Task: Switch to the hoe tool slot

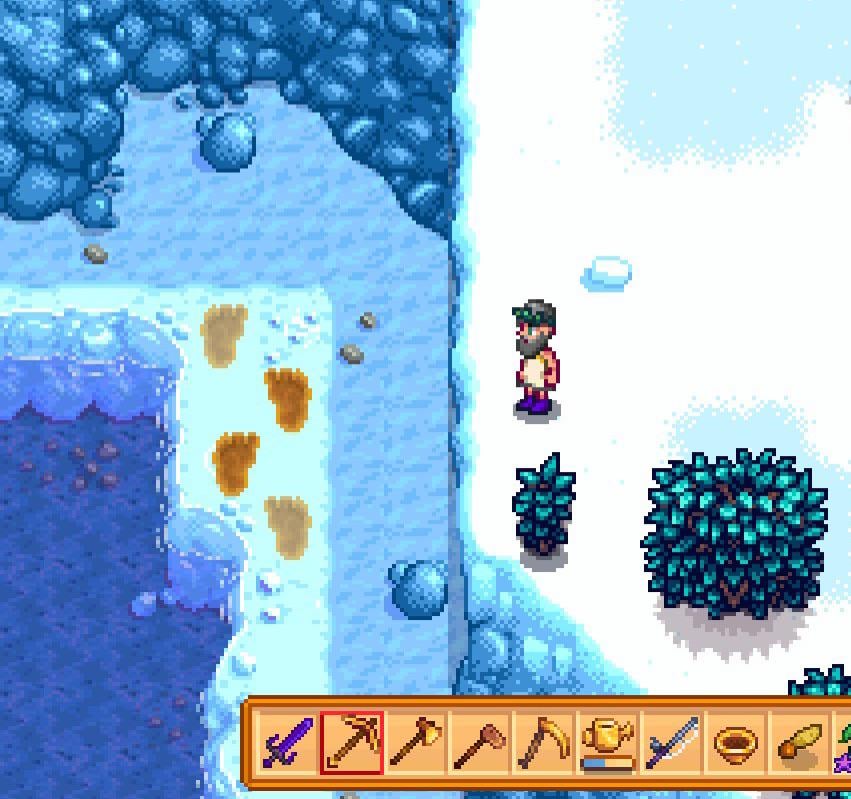Action: pos(479,744)
